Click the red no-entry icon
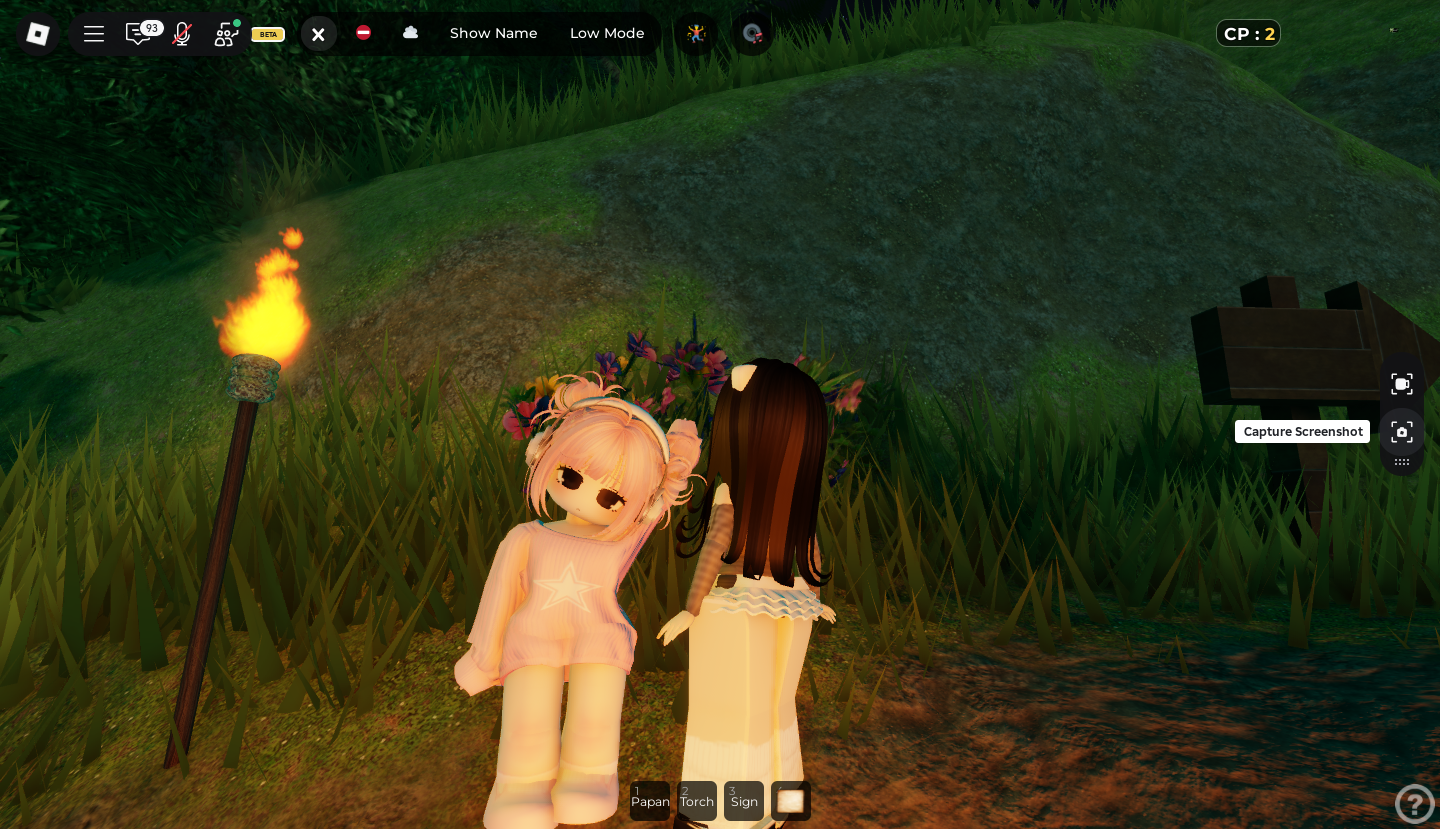The image size is (1440, 829). 363,33
